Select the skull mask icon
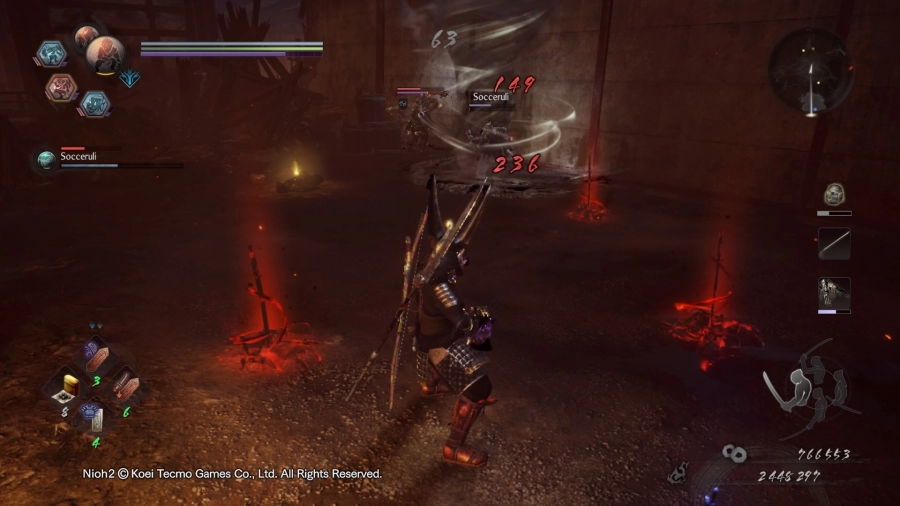 pos(834,194)
